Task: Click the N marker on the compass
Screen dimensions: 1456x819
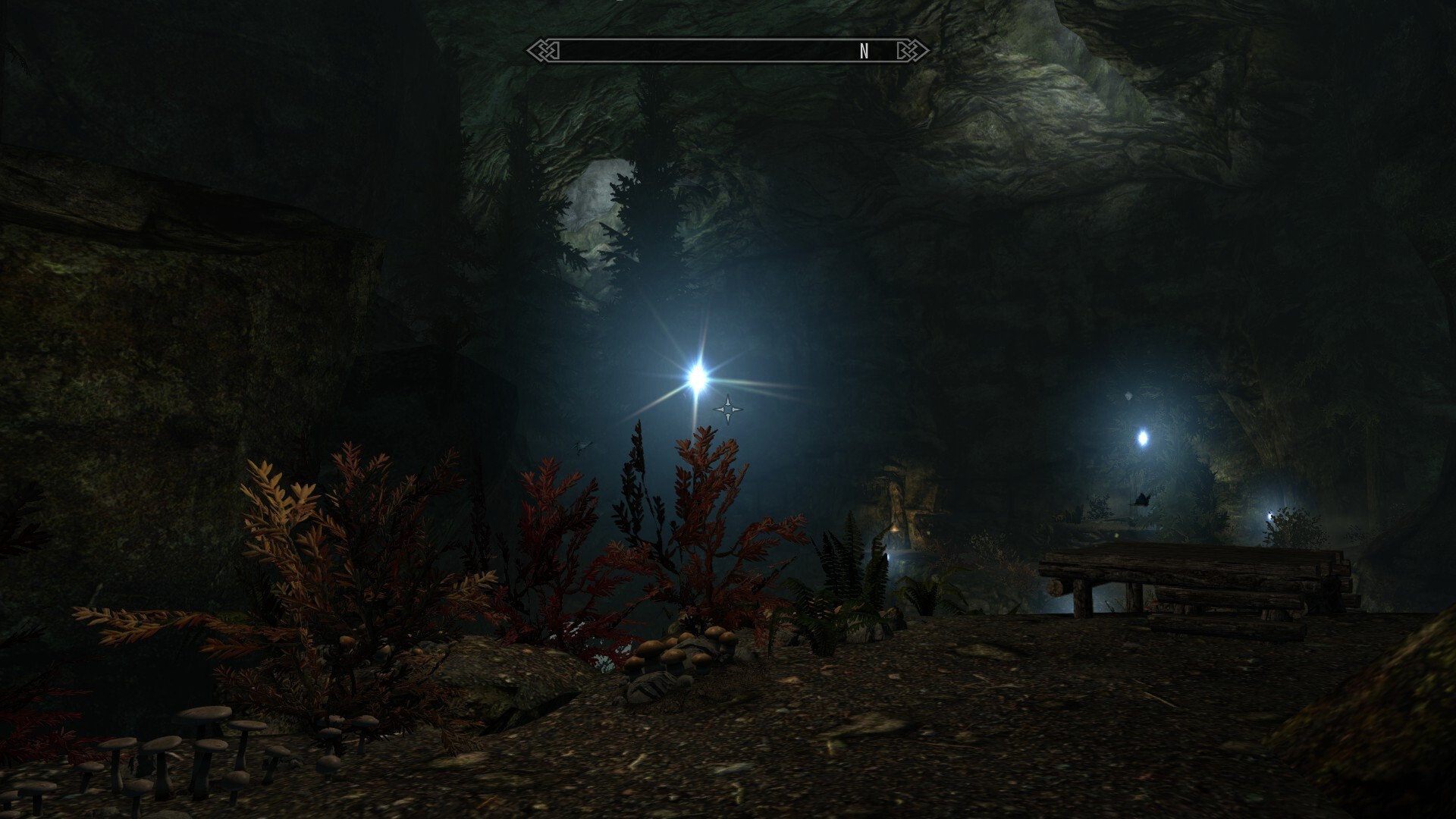Action: coord(864,52)
